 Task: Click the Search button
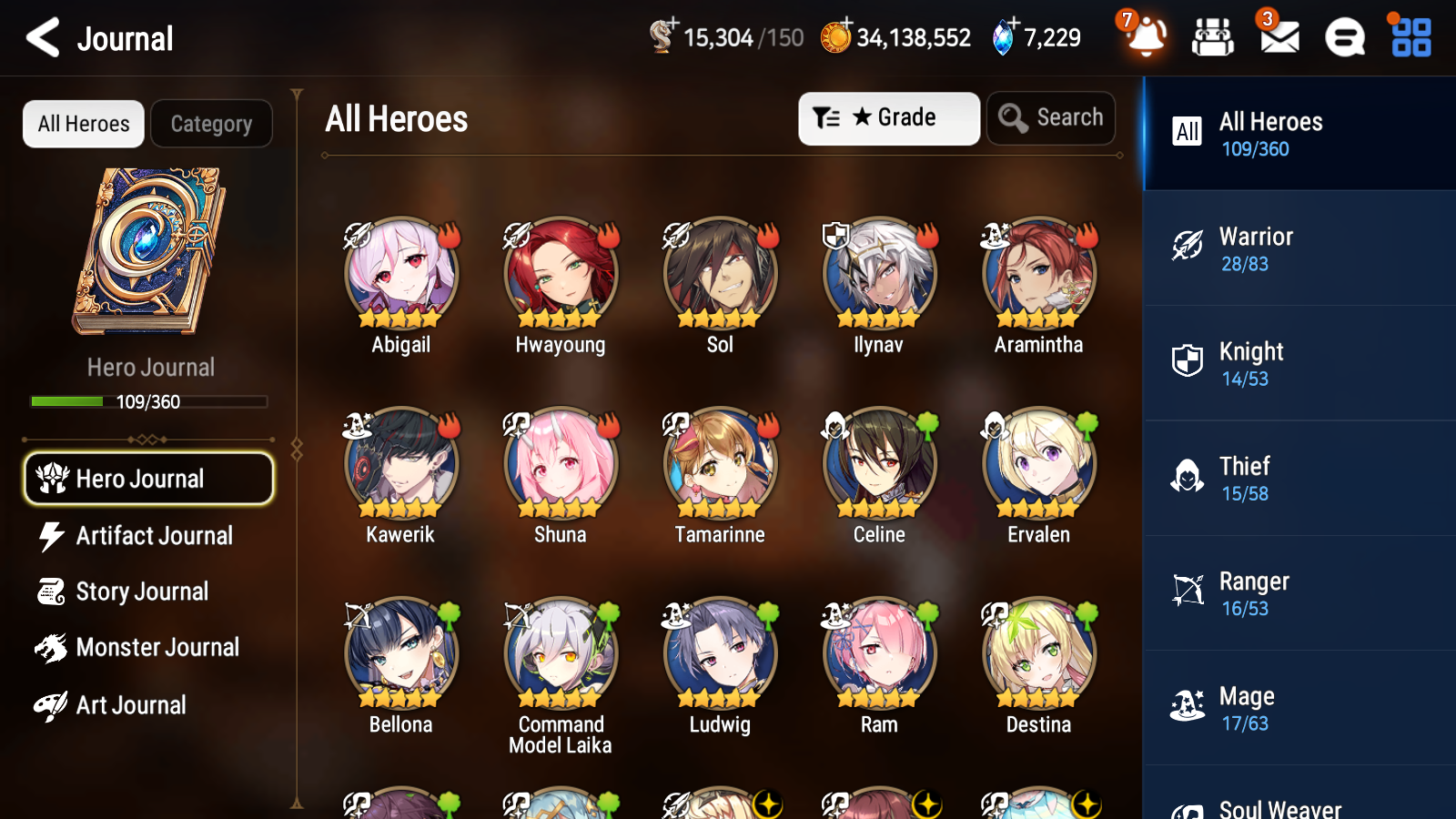(x=1050, y=117)
